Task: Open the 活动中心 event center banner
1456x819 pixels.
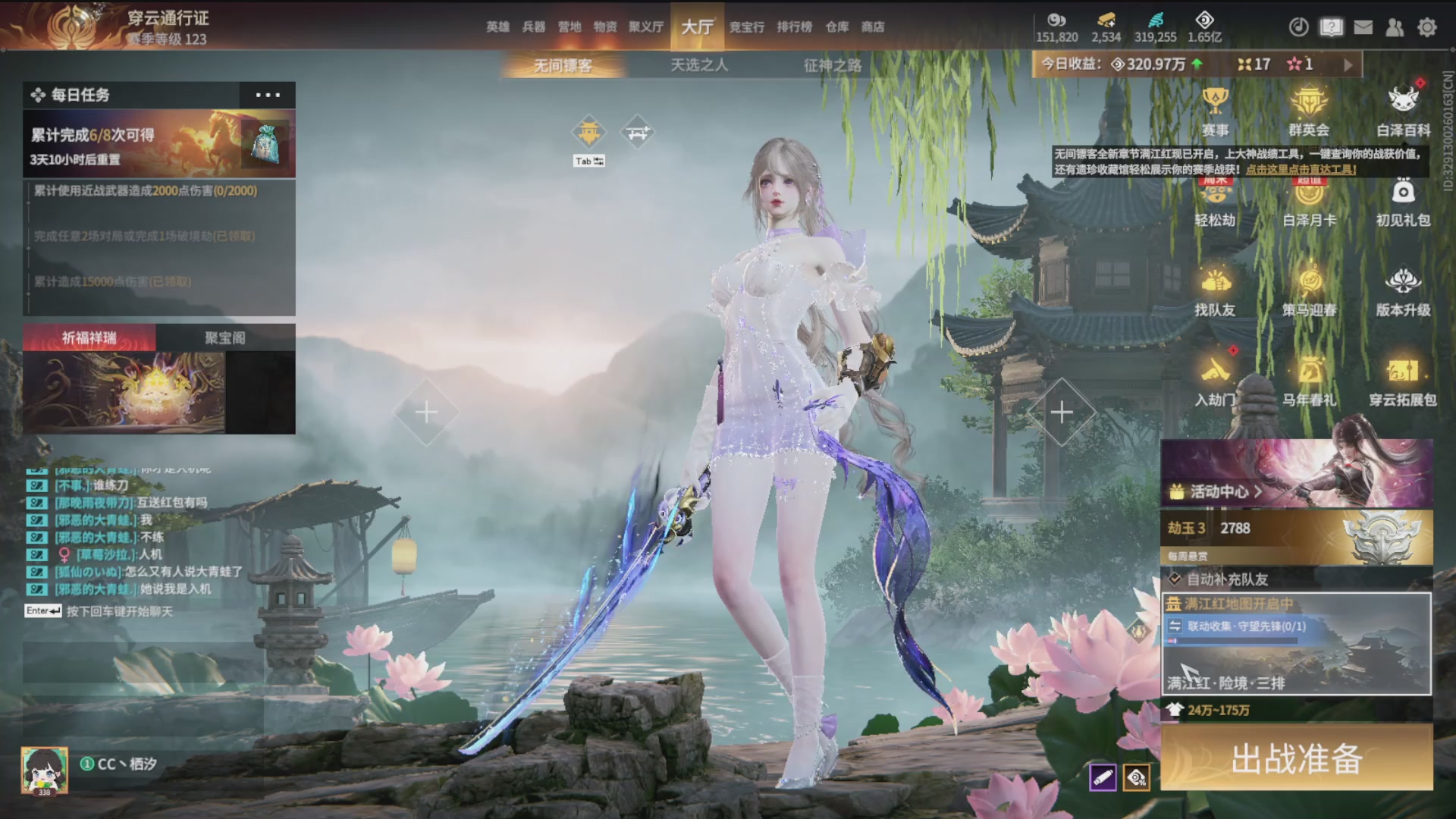Action: [x=1297, y=474]
